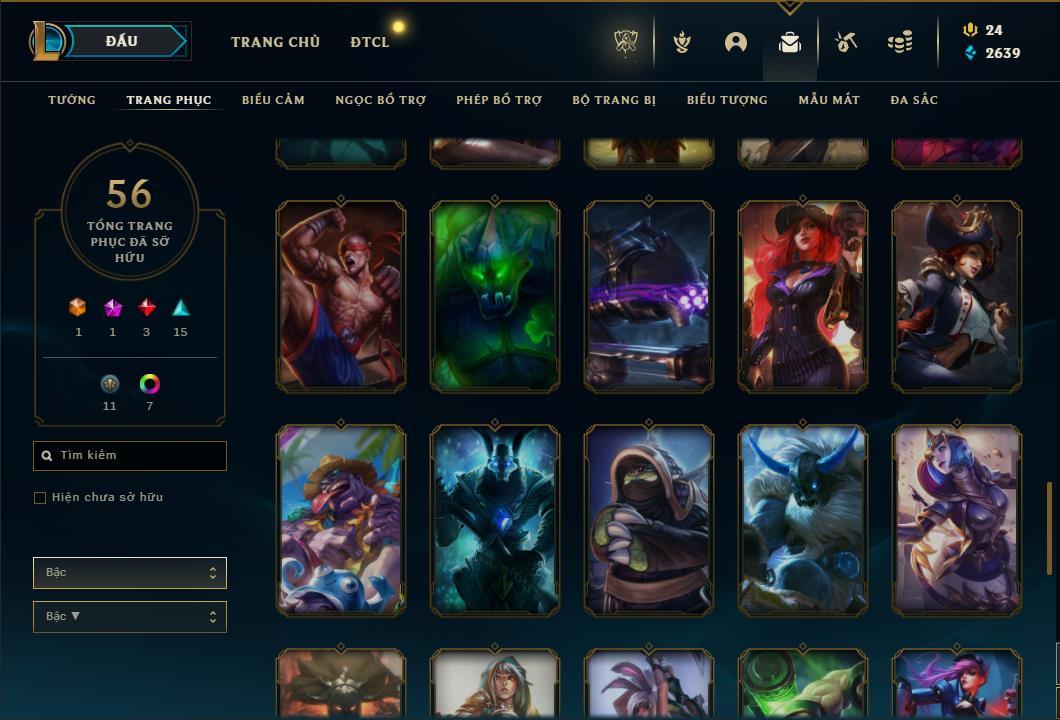This screenshot has width=1060, height=720.
Task: Show the BIỂU TƯỢNG tab
Action: click(x=727, y=100)
